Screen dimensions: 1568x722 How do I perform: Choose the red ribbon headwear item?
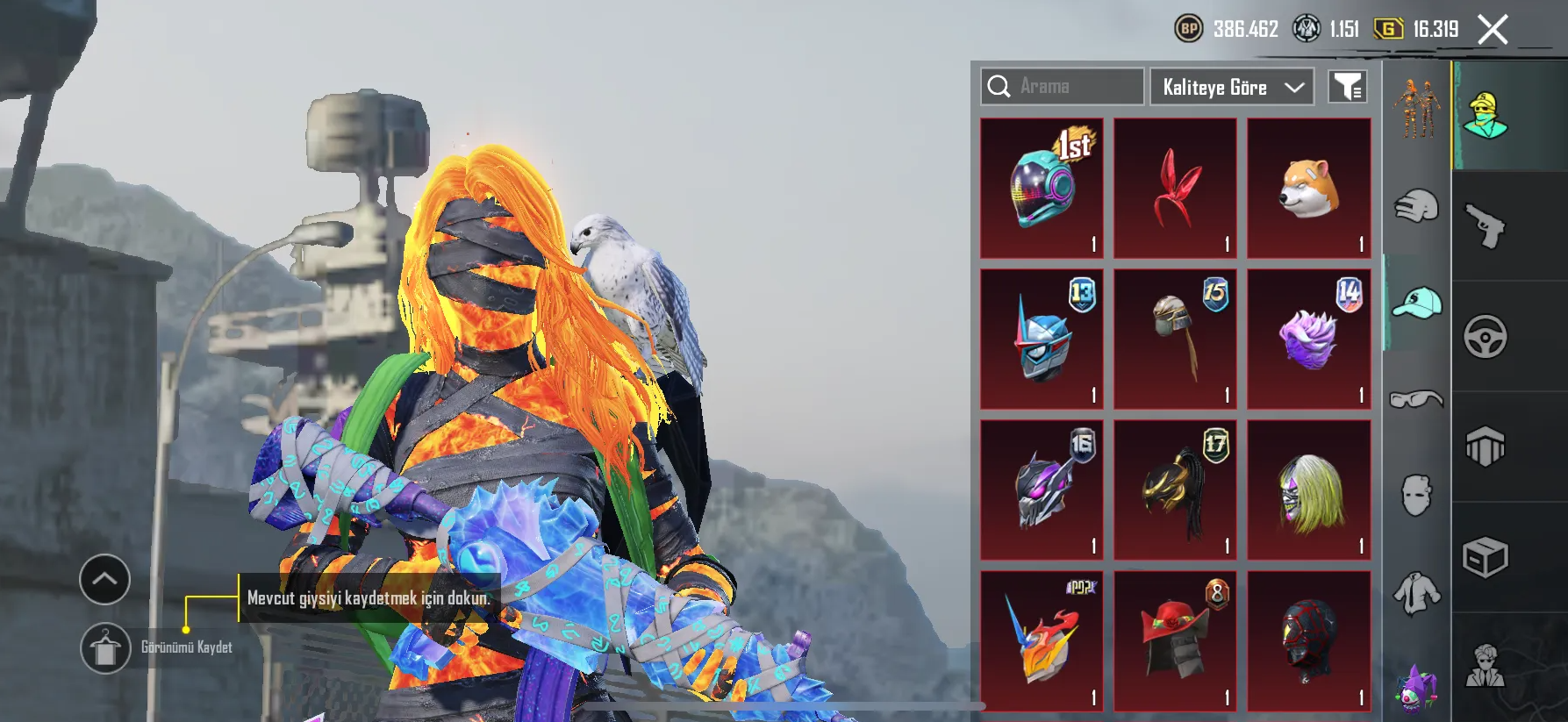pos(1175,188)
